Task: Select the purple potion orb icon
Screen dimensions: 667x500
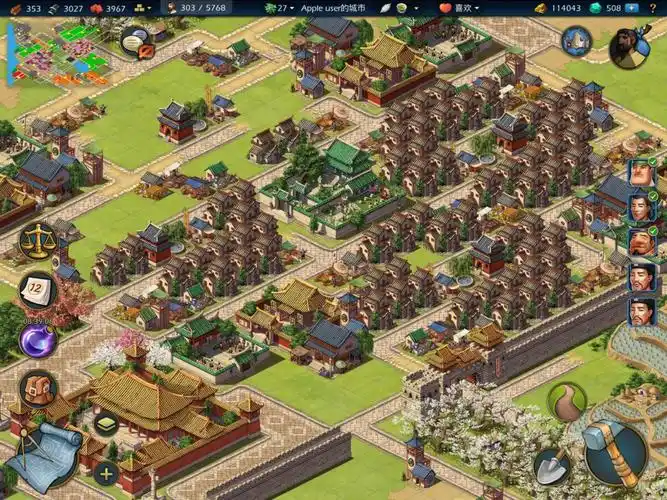Action: [x=37, y=339]
